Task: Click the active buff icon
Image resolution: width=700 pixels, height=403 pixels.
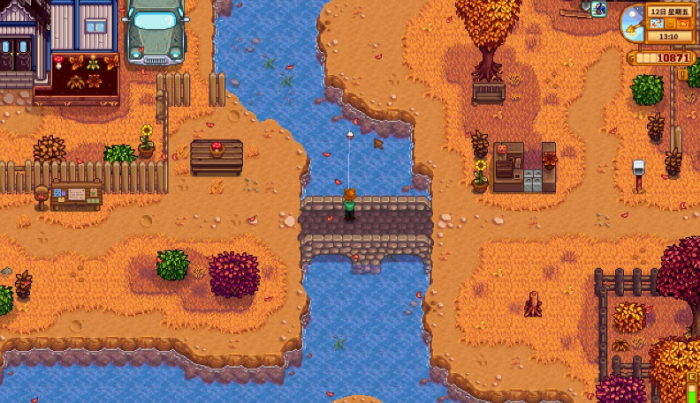Action: pos(599,9)
